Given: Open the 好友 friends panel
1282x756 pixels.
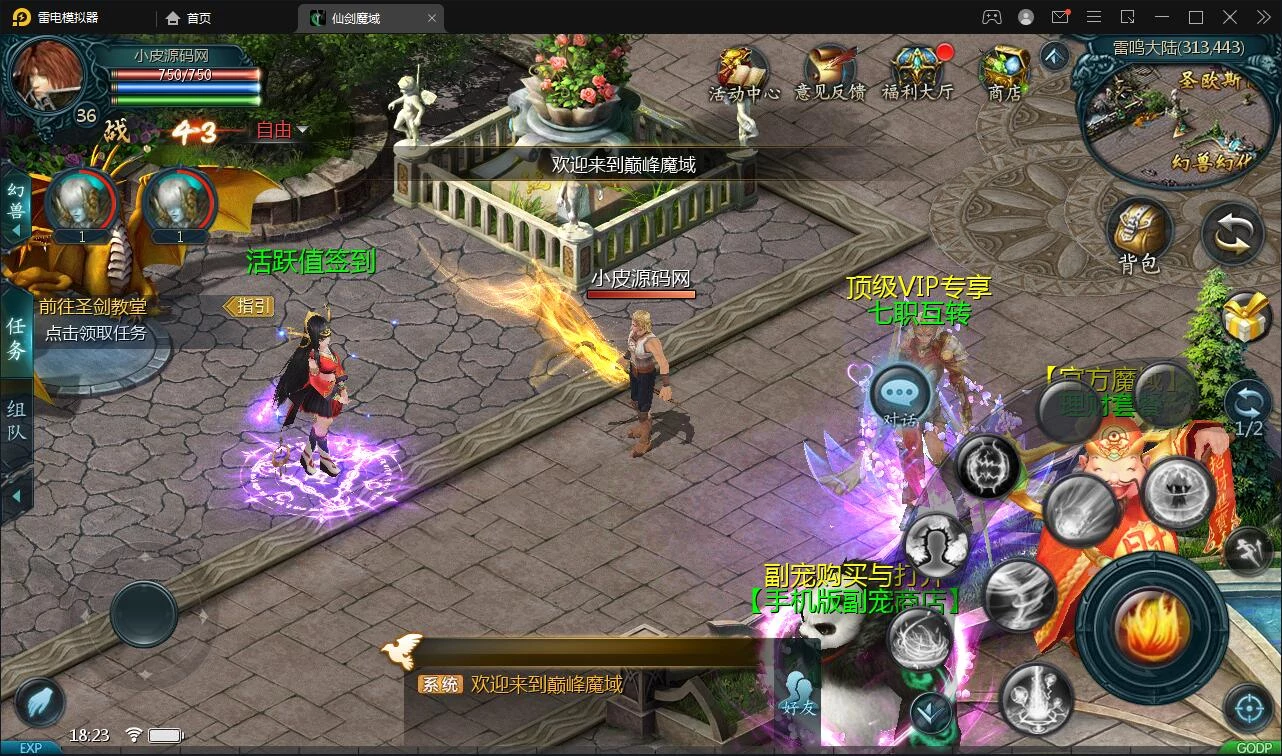Looking at the screenshot, I should tap(799, 691).
